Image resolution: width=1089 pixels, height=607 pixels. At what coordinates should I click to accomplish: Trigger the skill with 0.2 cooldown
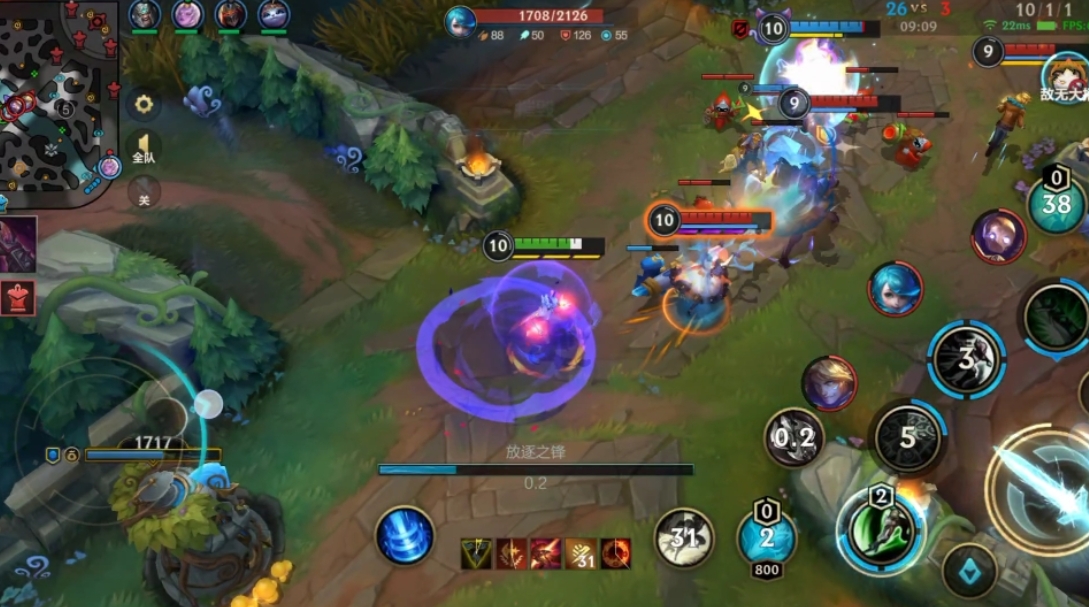[x=794, y=437]
